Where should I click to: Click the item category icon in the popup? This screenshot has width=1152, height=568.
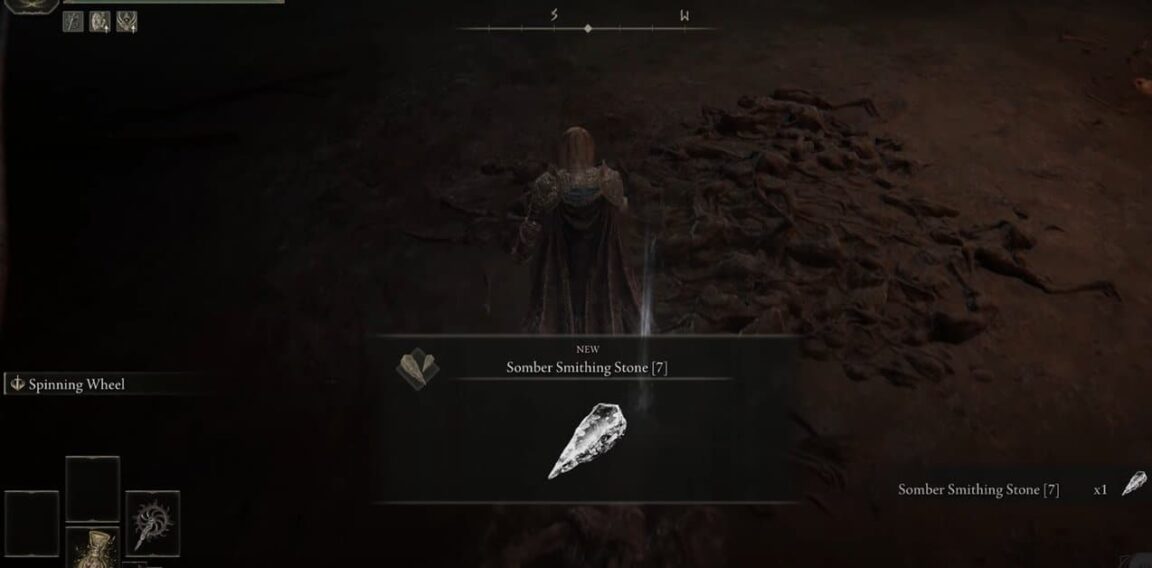[417, 368]
